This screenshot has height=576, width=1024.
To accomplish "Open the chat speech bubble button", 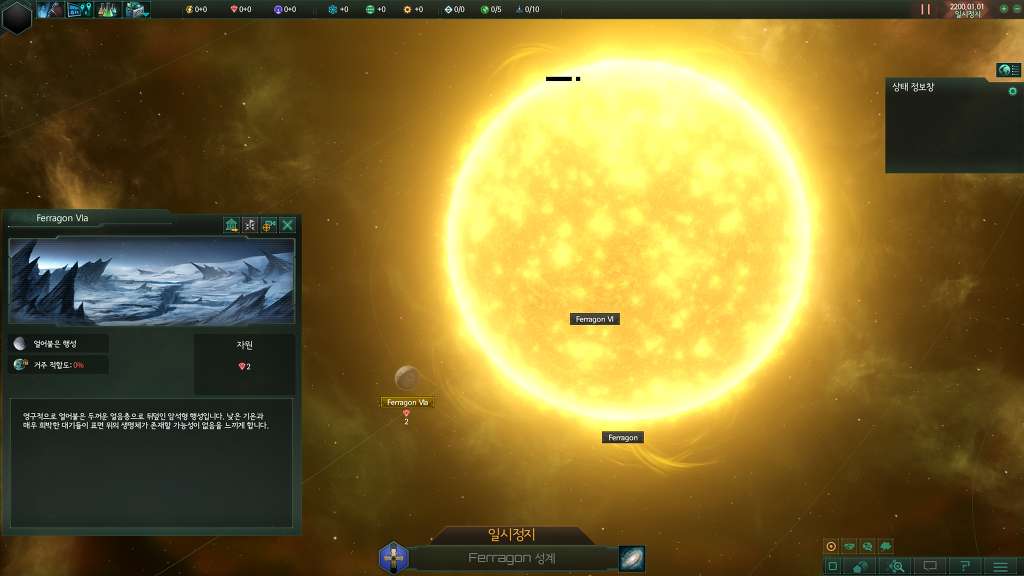I will (x=930, y=566).
